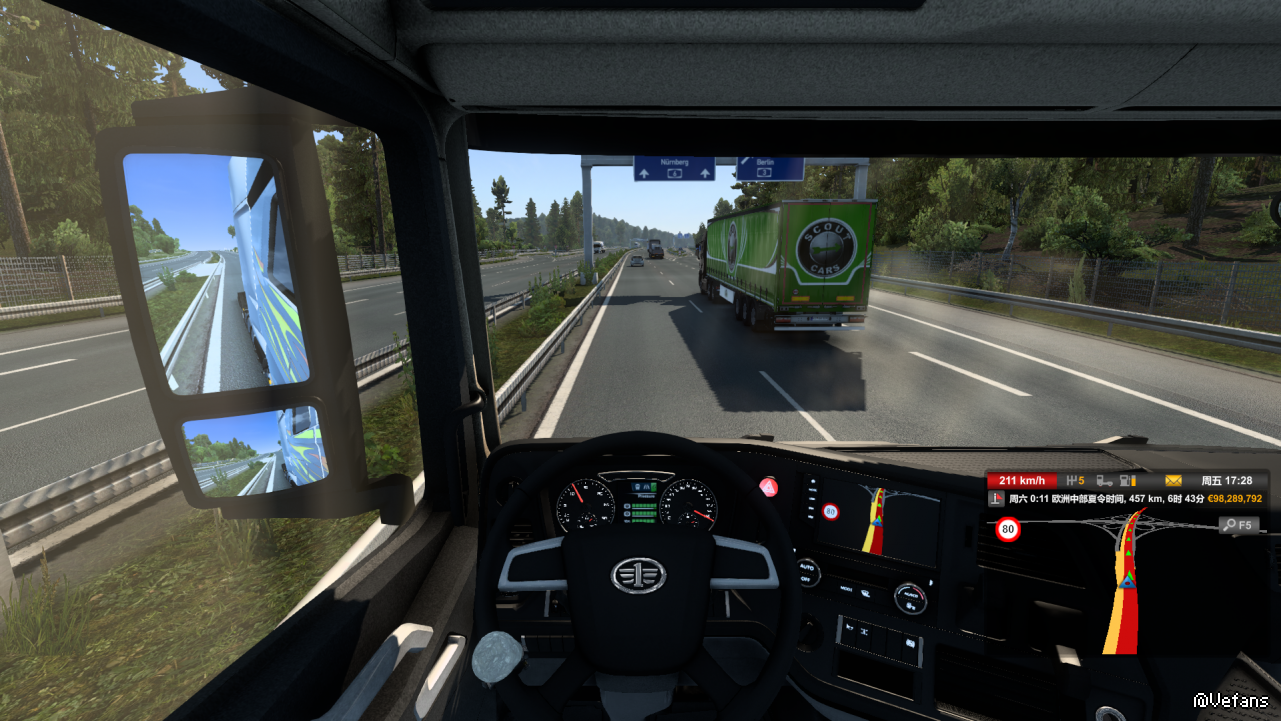This screenshot has width=1281, height=721.
Task: Open the job destination flag icon
Action: [997, 498]
